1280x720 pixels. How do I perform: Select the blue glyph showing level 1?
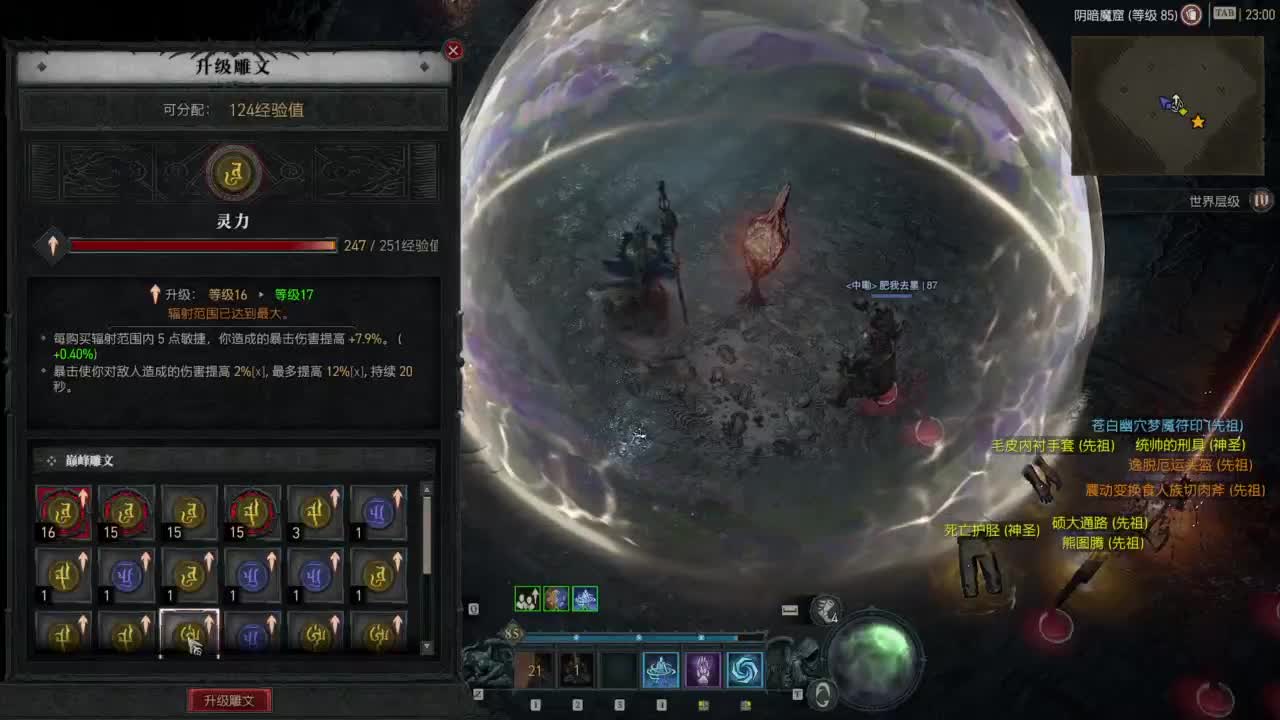click(x=378, y=513)
